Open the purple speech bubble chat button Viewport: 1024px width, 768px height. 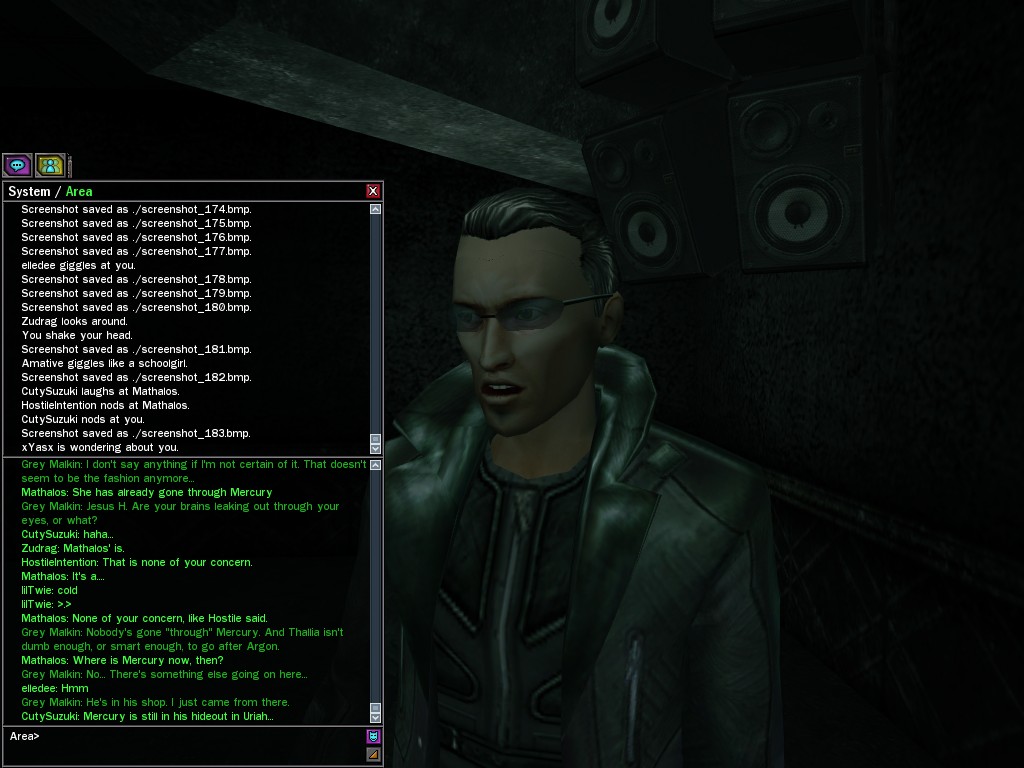[17, 165]
